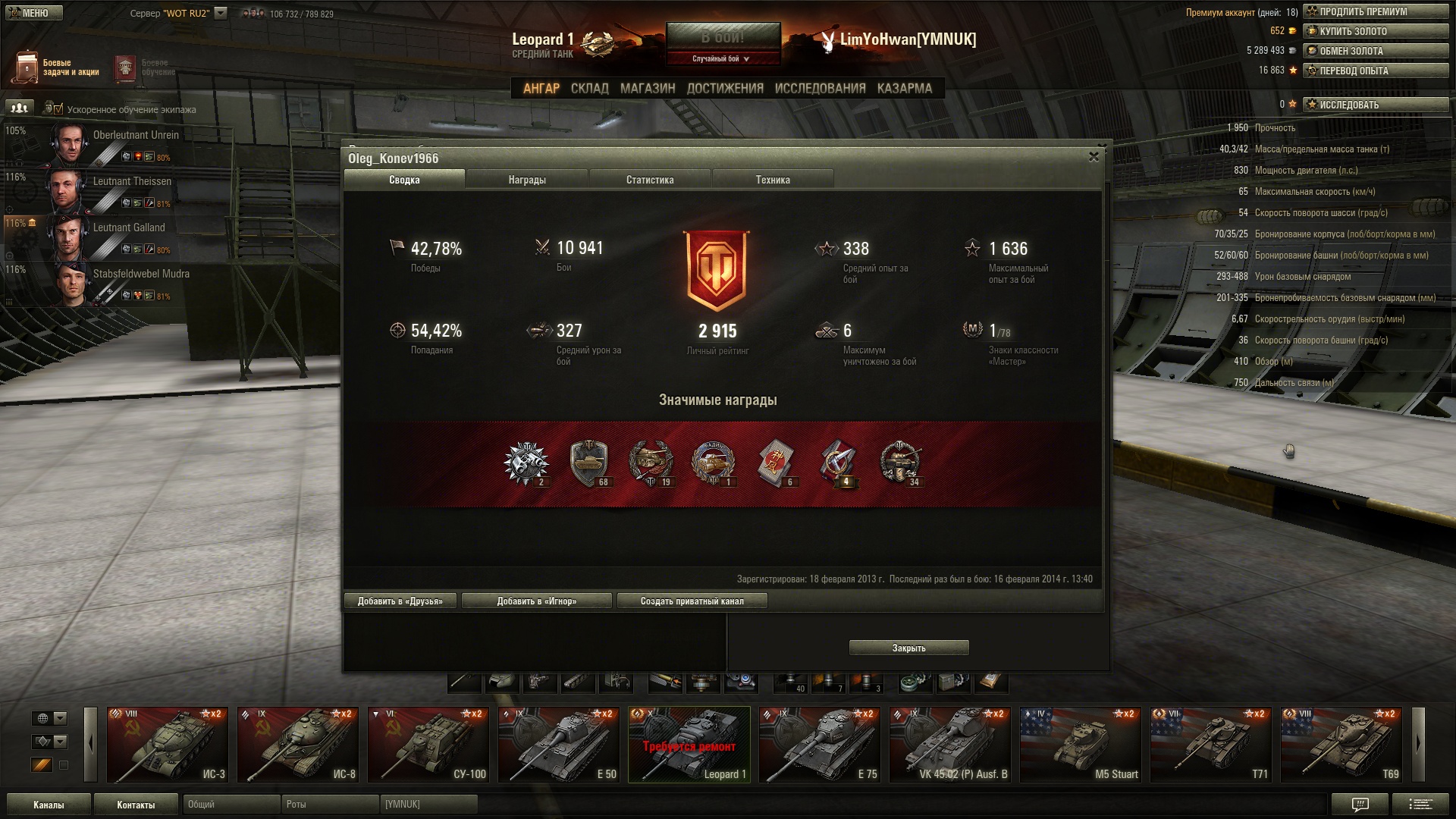Open the Статистика tab
This screenshot has height=819, width=1456.
point(650,180)
